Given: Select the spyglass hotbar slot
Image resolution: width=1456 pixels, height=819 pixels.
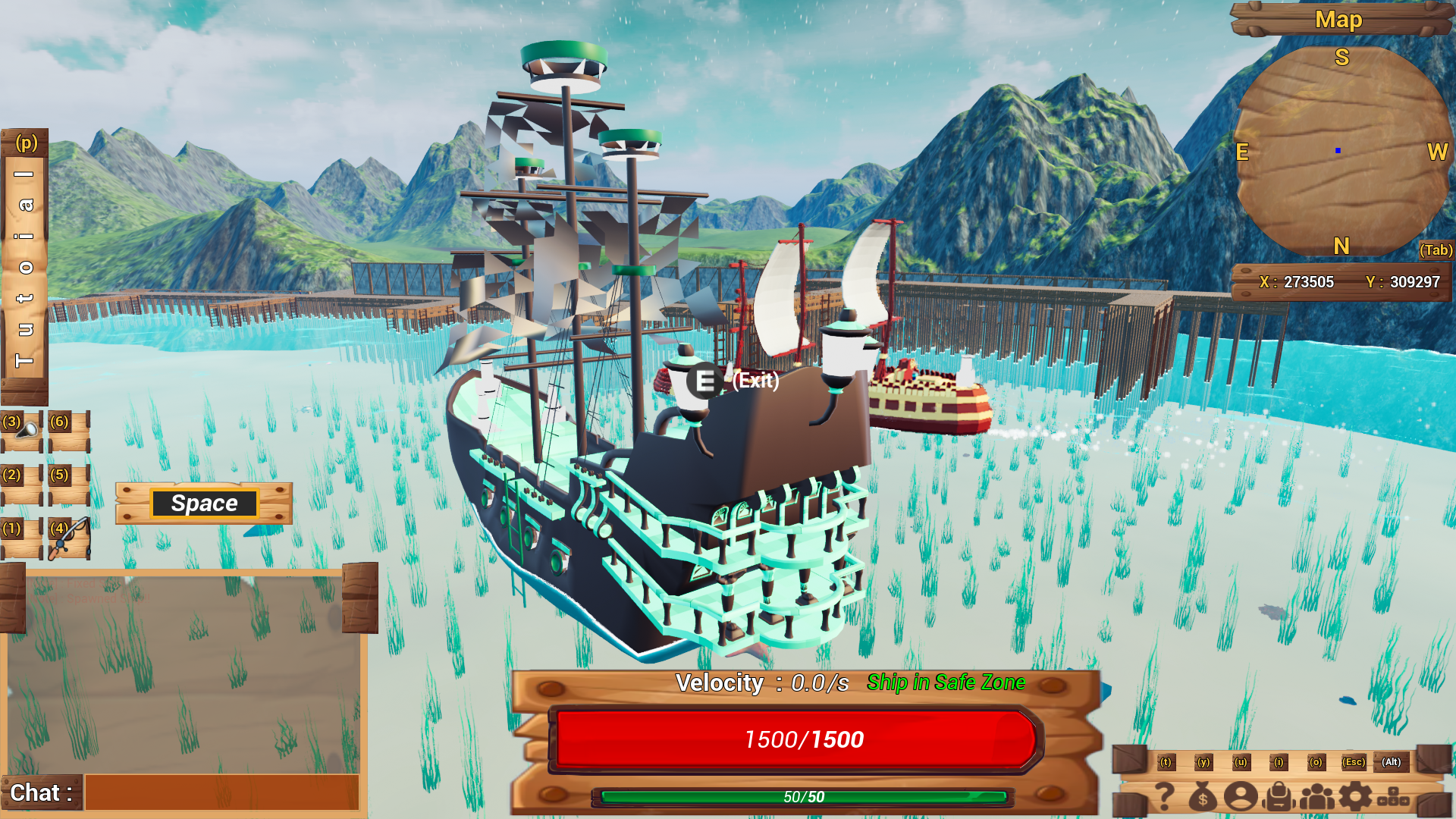Looking at the screenshot, I should 22,430.
